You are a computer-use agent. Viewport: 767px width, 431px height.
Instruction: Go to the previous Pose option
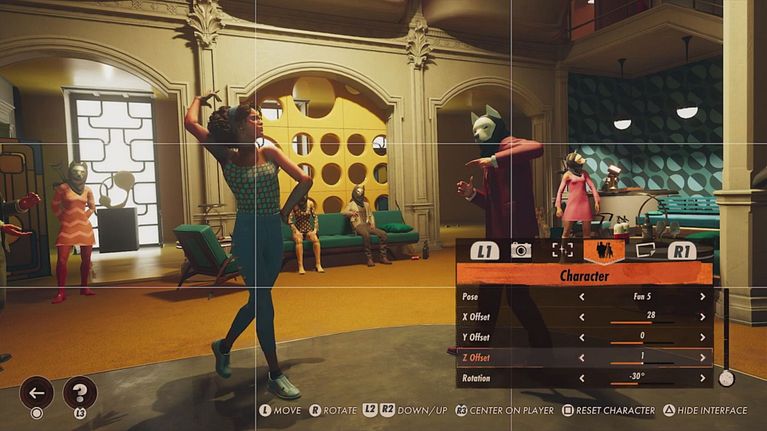point(583,297)
